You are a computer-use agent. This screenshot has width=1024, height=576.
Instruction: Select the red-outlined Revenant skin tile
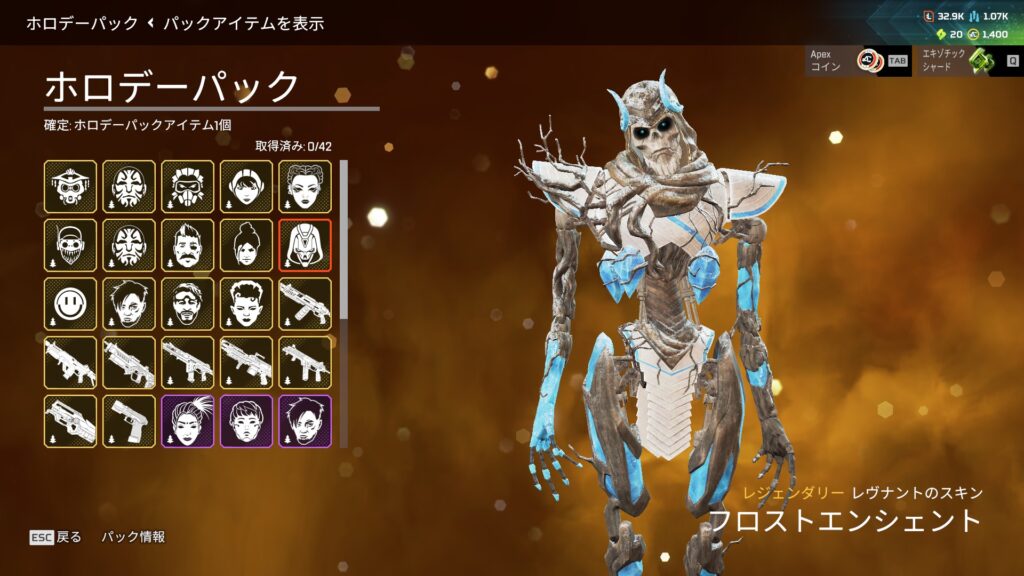pyautogui.click(x=305, y=245)
